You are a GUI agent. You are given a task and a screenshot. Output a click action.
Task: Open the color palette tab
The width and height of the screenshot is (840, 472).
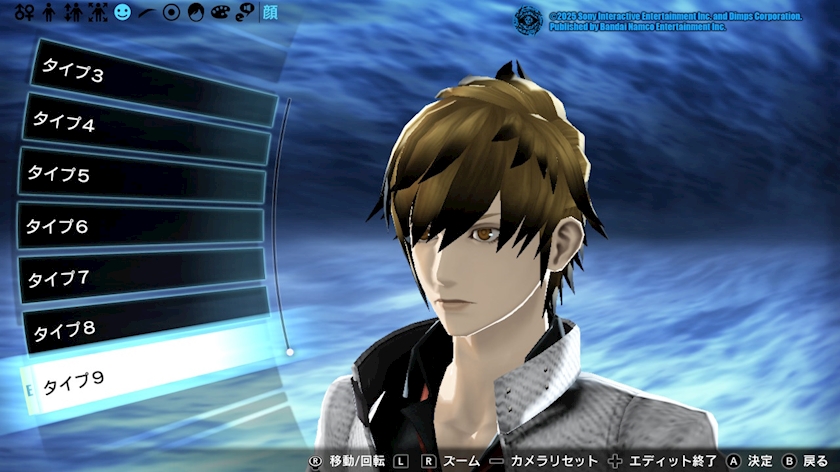pyautogui.click(x=219, y=13)
